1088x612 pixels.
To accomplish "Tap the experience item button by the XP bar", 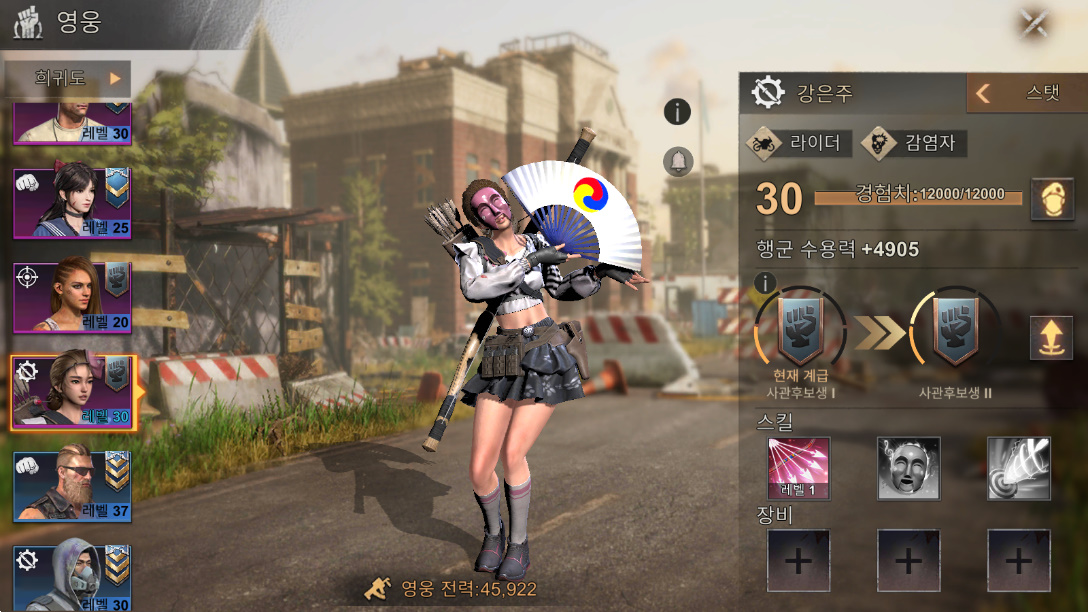I will coord(1051,197).
